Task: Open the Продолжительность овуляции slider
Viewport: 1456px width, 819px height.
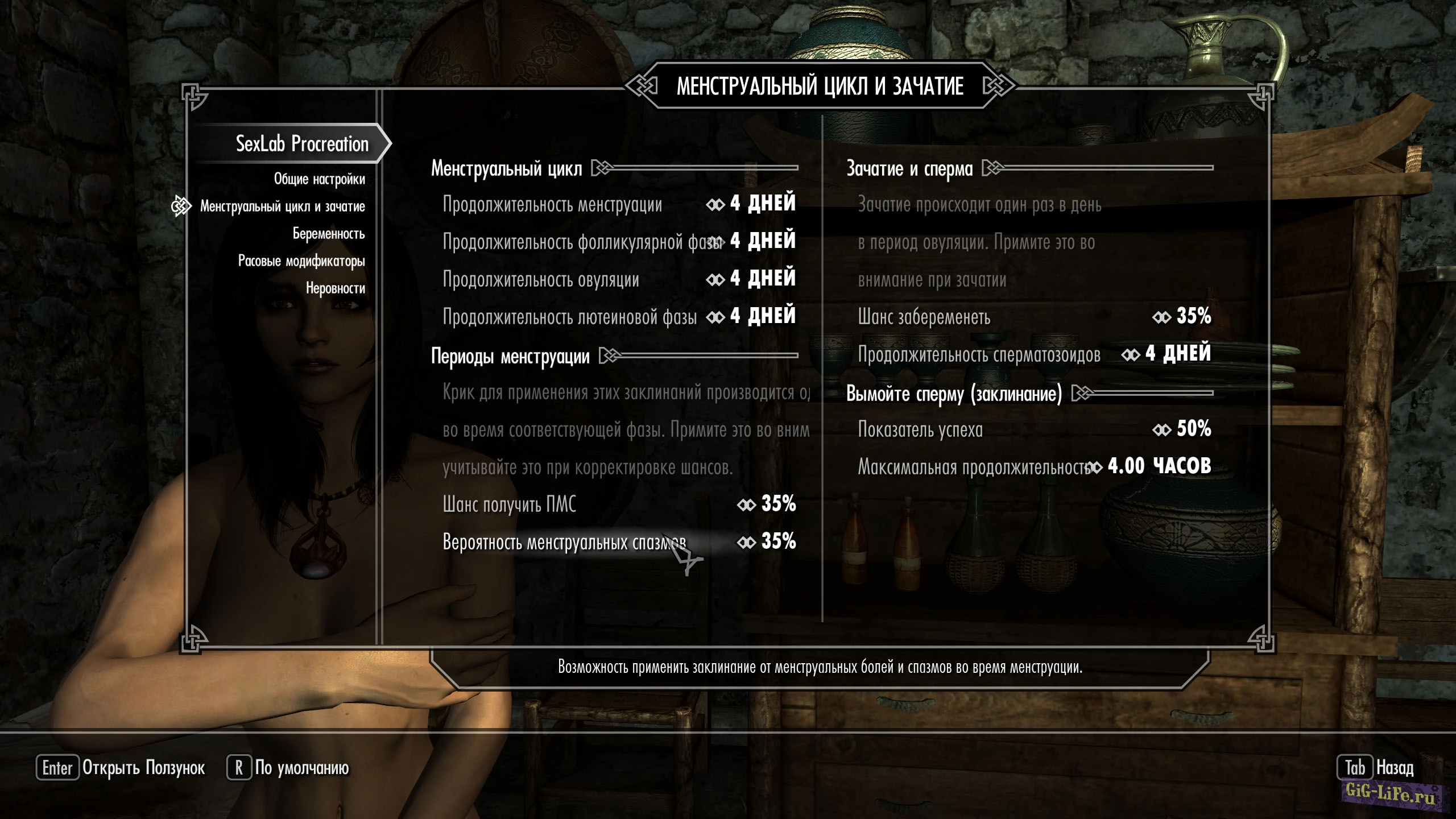Action: pos(619,279)
